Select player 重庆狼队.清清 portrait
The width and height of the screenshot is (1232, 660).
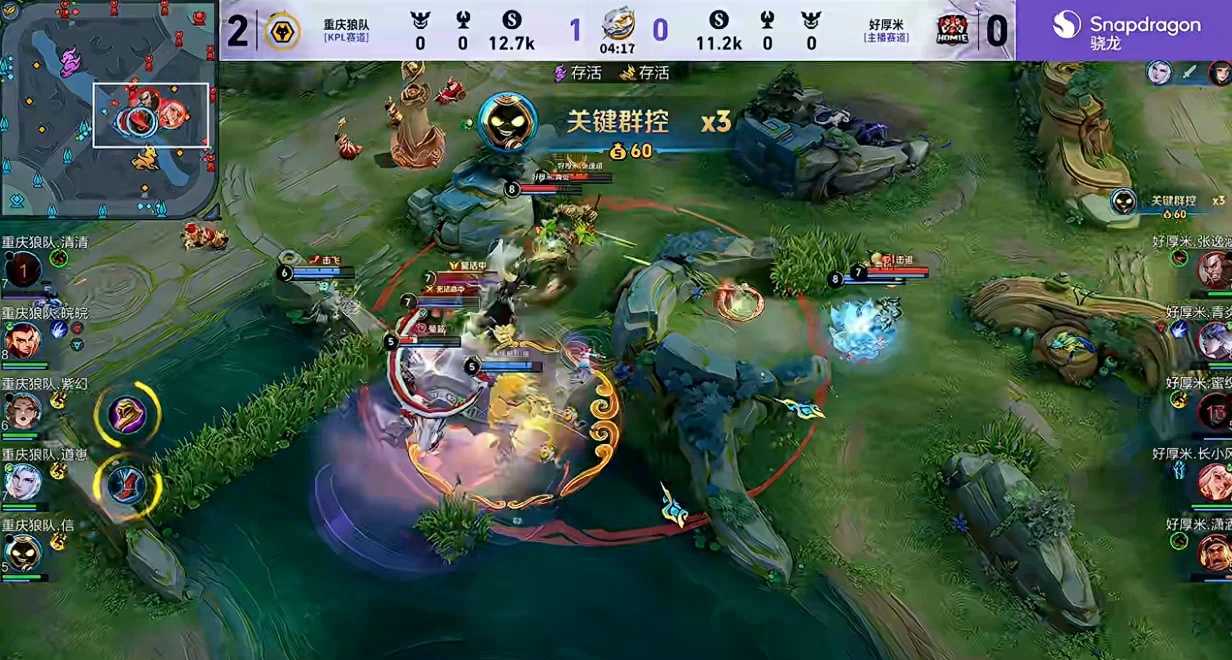click(x=22, y=270)
